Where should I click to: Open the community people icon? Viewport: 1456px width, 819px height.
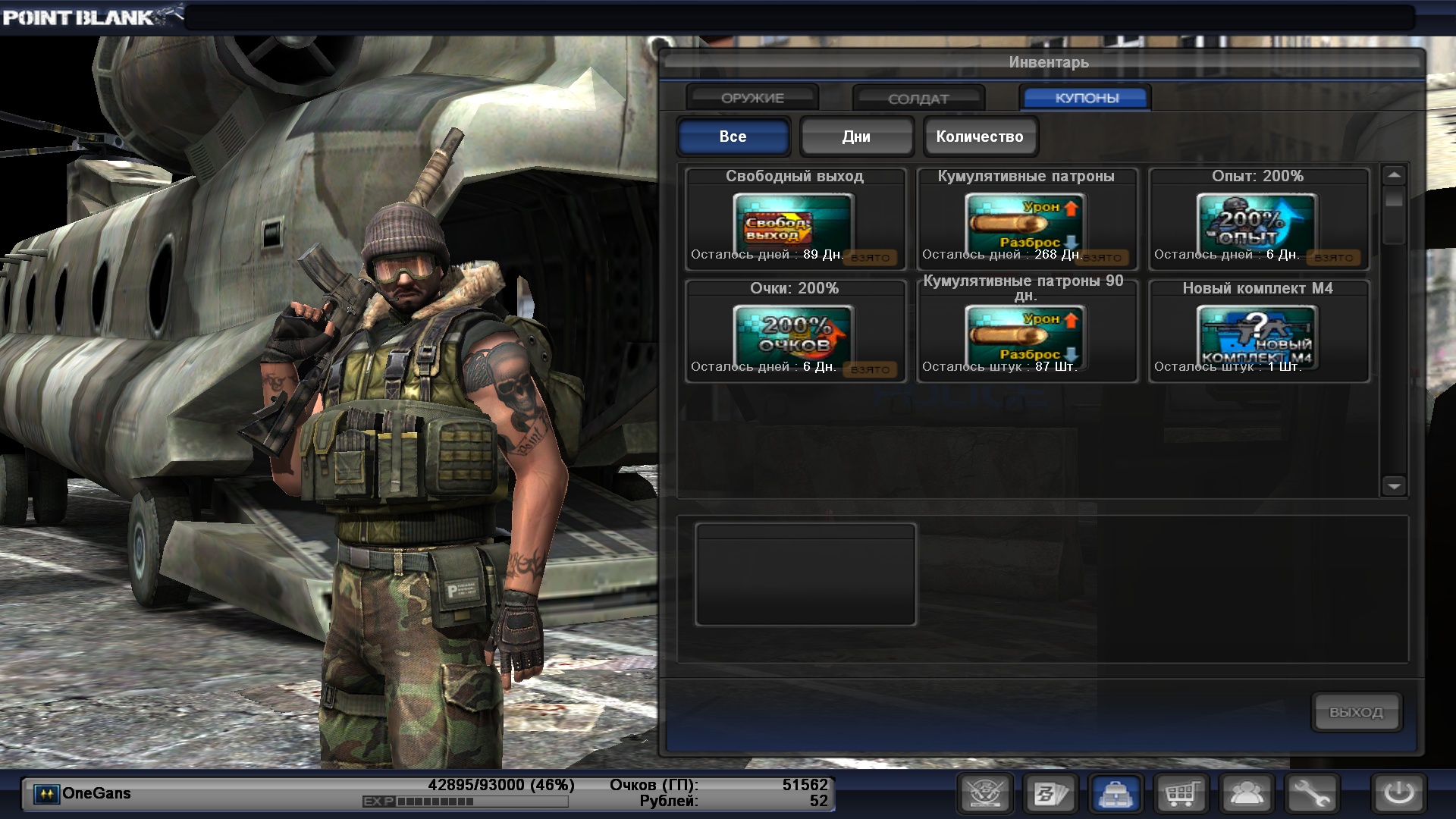click(x=1247, y=794)
